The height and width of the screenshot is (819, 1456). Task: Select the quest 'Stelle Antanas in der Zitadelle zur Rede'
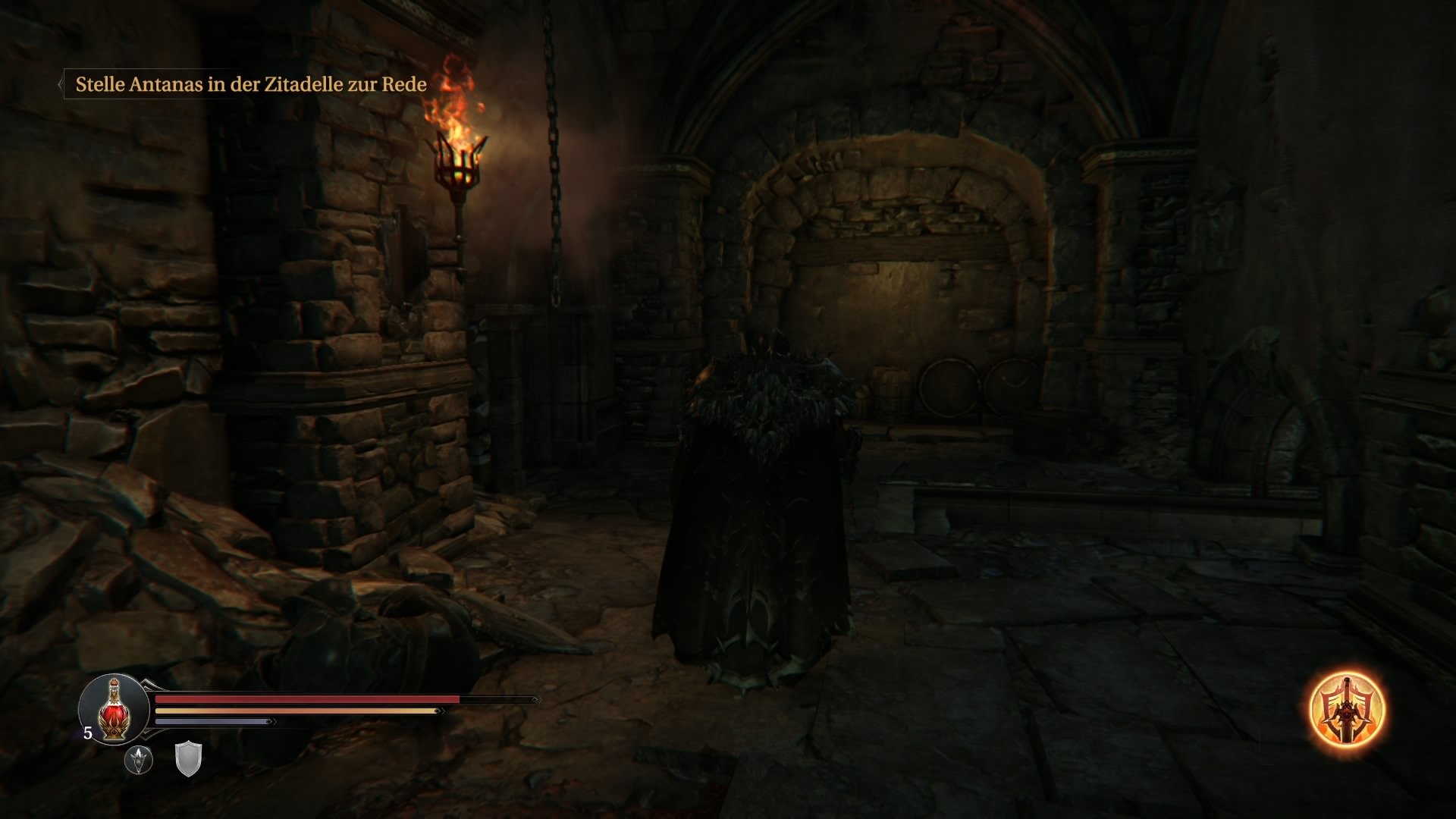point(250,86)
